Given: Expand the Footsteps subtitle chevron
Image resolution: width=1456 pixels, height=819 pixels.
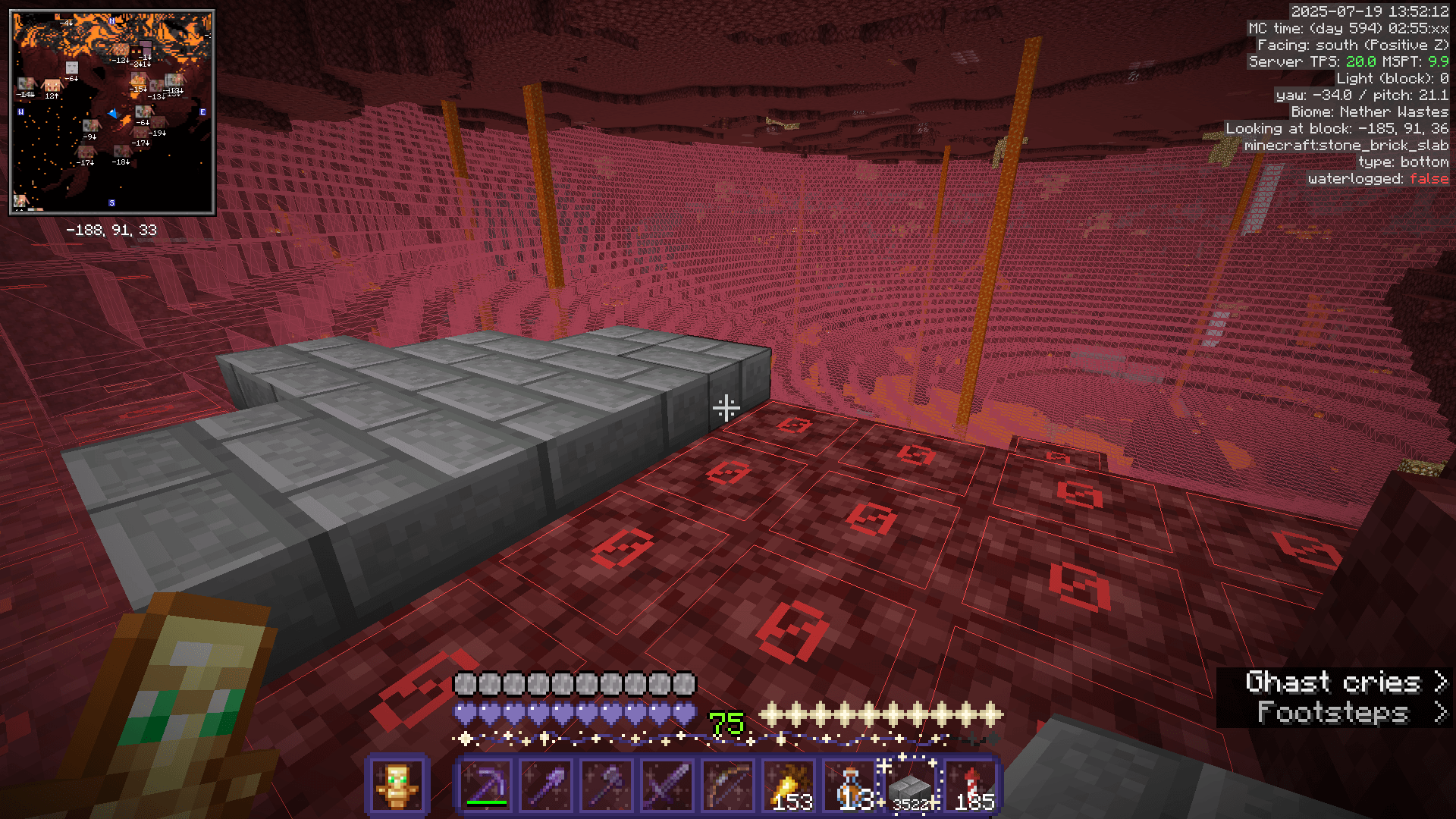Looking at the screenshot, I should pos(1439,714).
